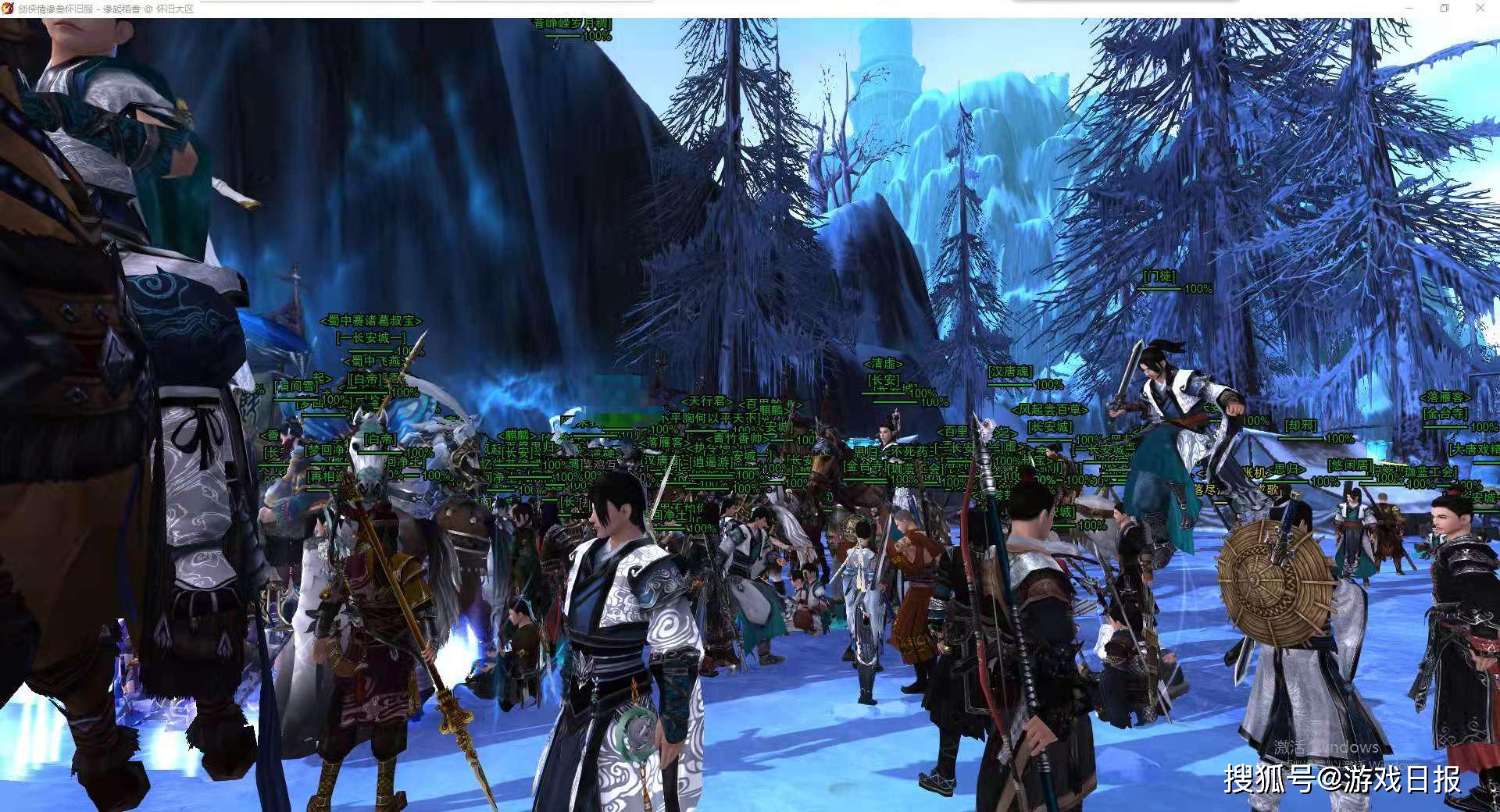Close the game window
The width and height of the screenshot is (1500, 812).
(x=1480, y=8)
